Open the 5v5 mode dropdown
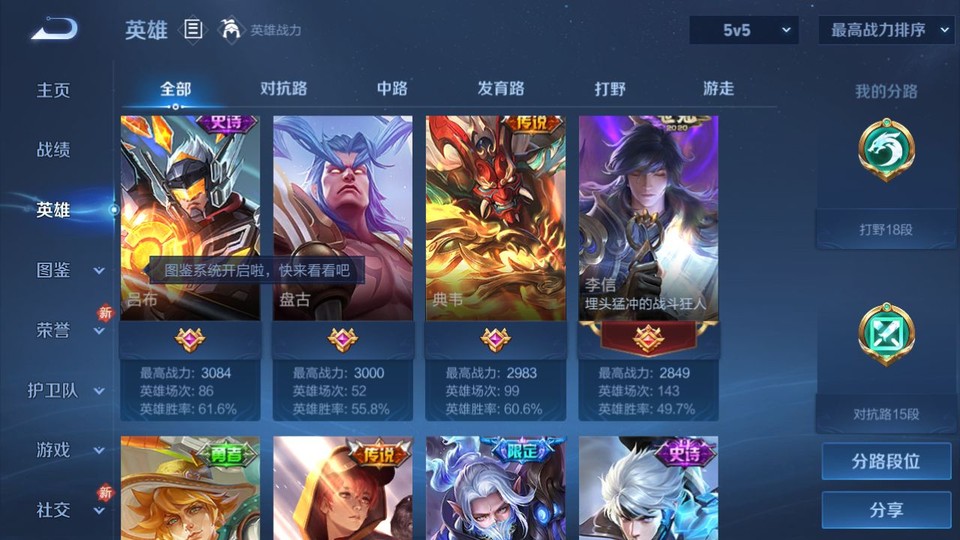 pyautogui.click(x=743, y=30)
